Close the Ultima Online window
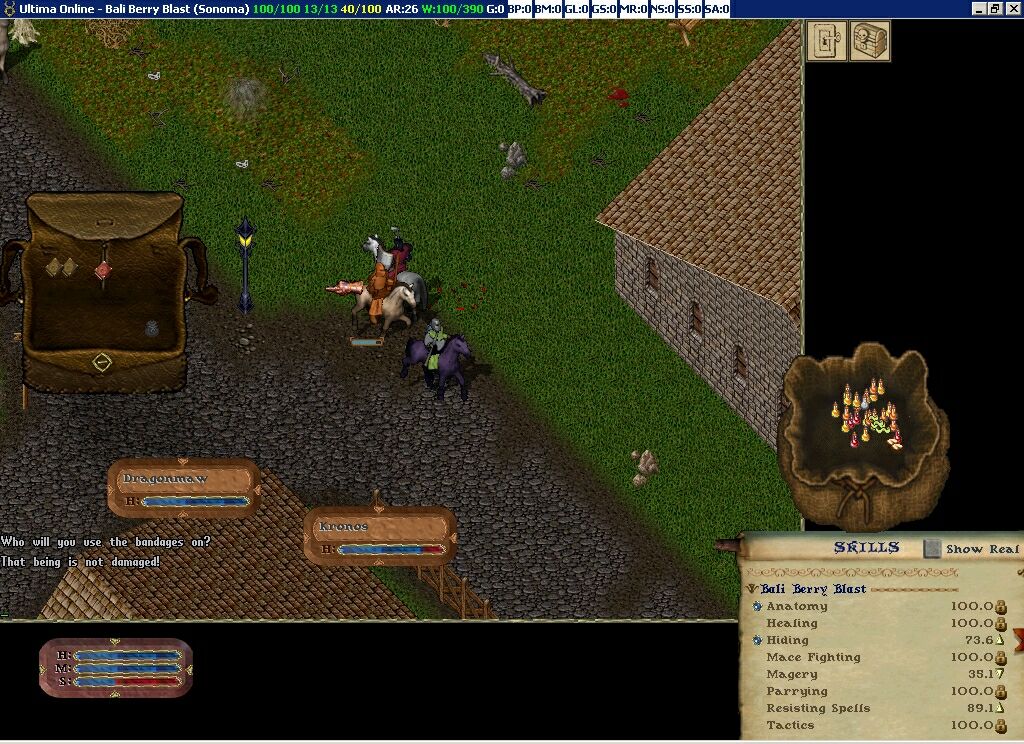 coord(1012,9)
